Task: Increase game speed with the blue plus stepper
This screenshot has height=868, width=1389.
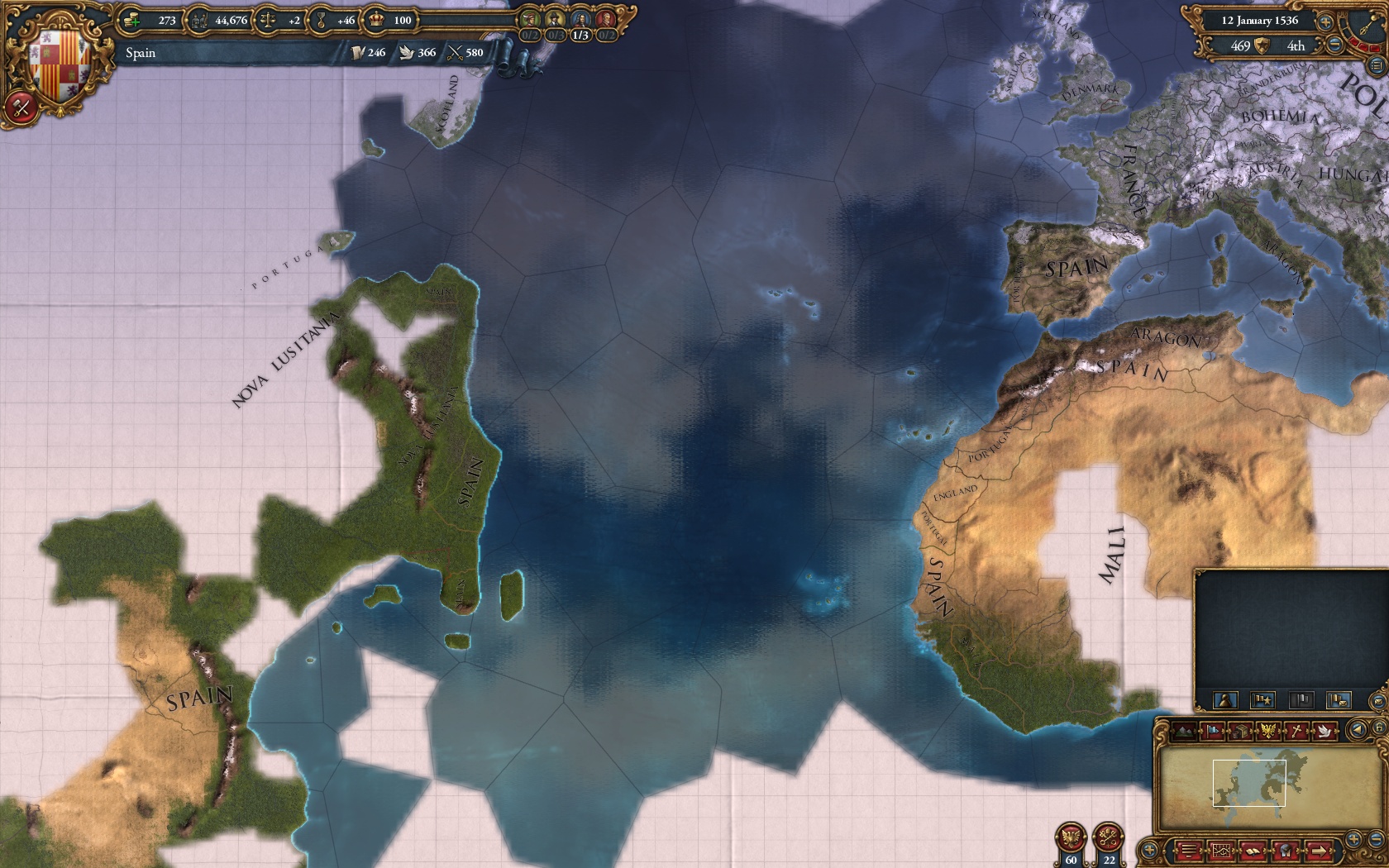Action: [1325, 22]
